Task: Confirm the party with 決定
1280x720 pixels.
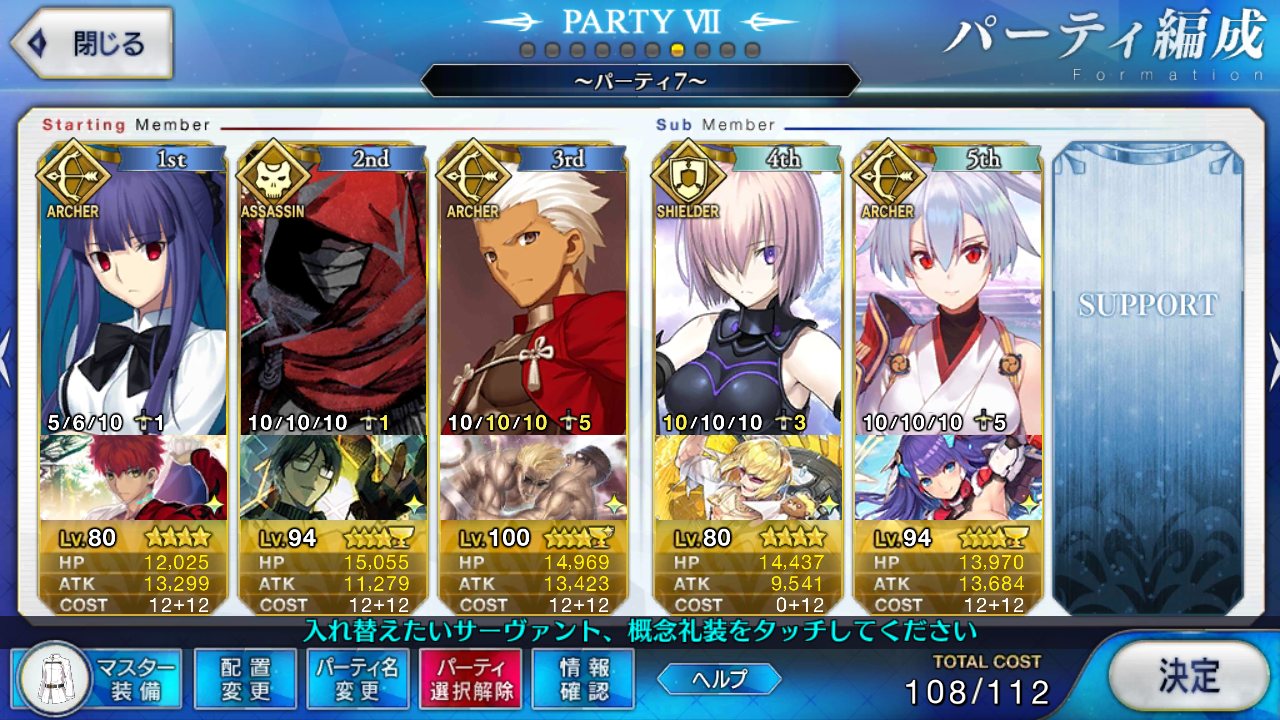Action: point(1189,676)
